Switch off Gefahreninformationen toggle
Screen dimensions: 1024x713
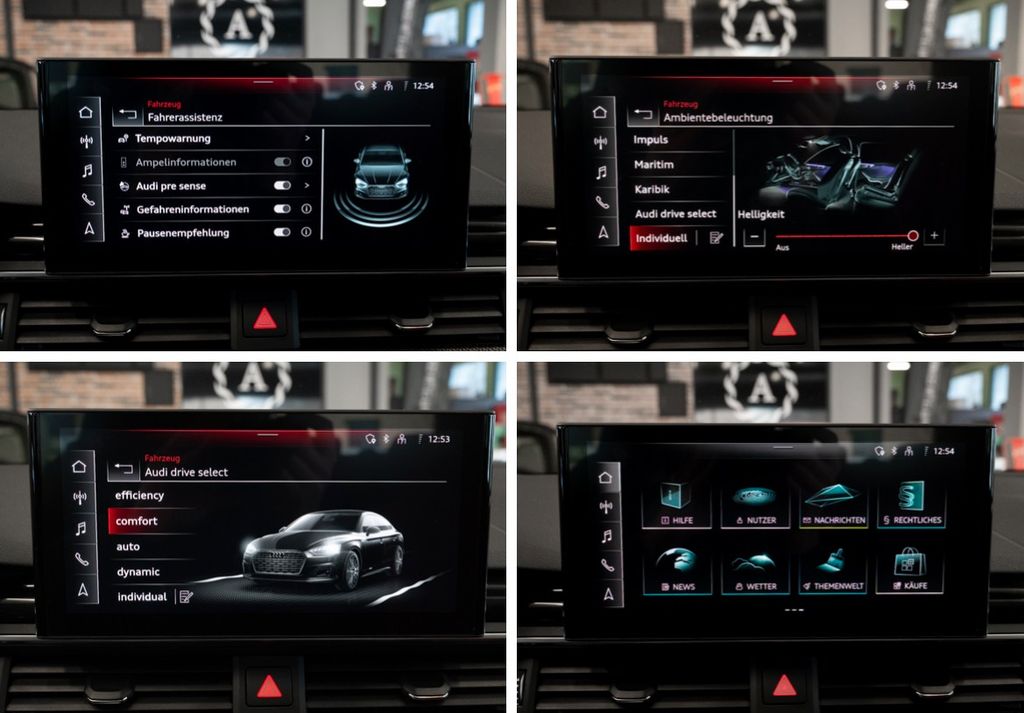point(282,209)
